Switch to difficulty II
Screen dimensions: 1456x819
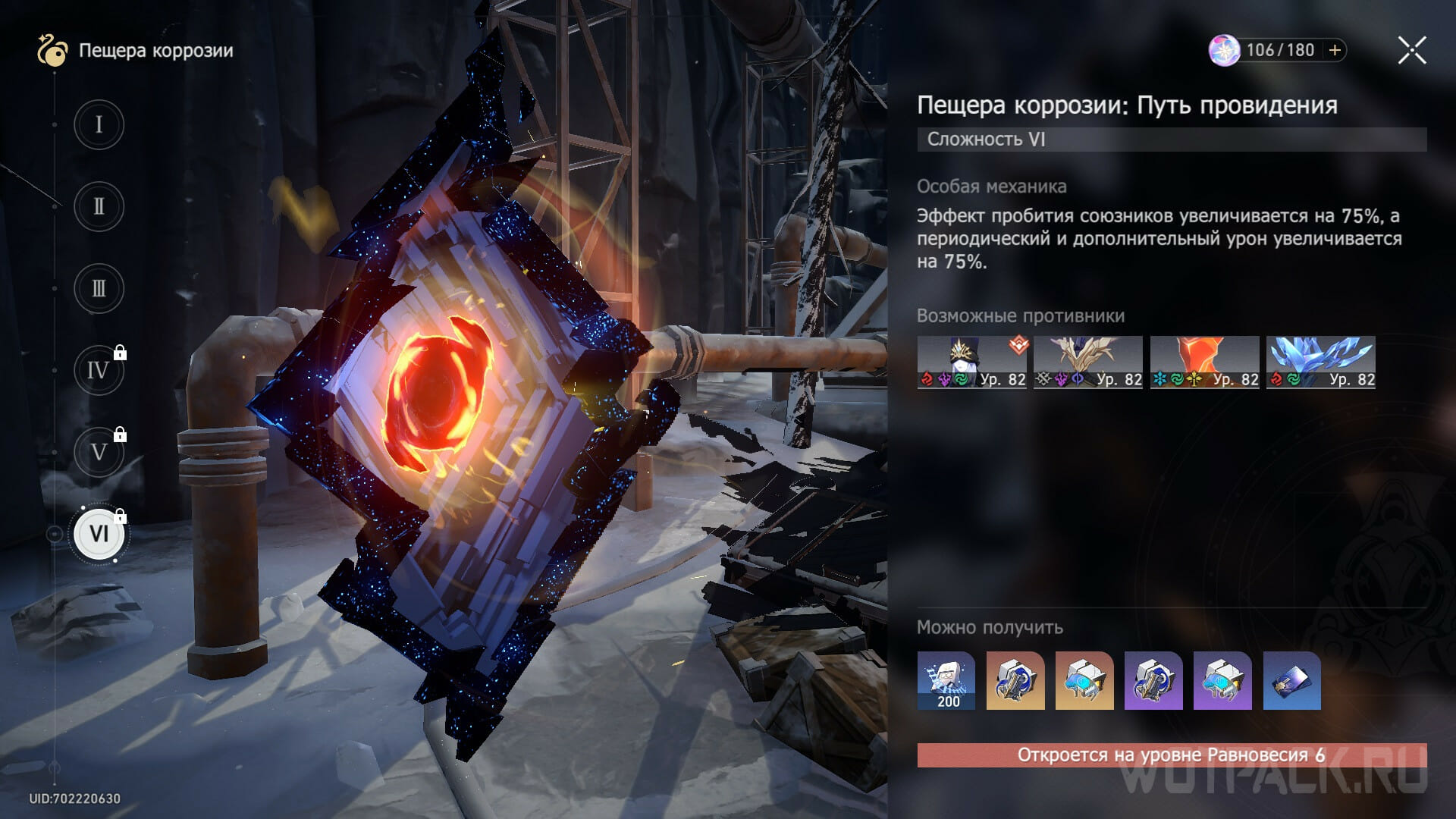point(99,206)
